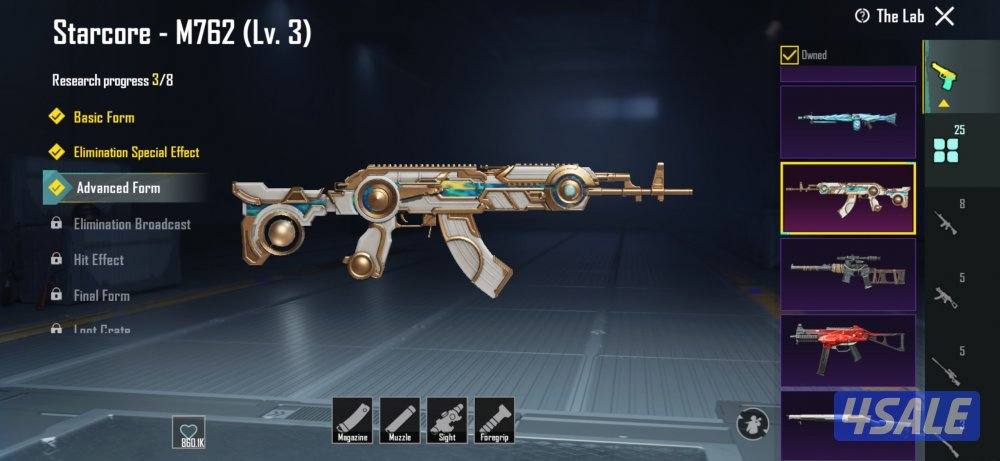Switch to the yellow pistol category tab
Viewport: 1000px width, 461px height.
point(942,75)
